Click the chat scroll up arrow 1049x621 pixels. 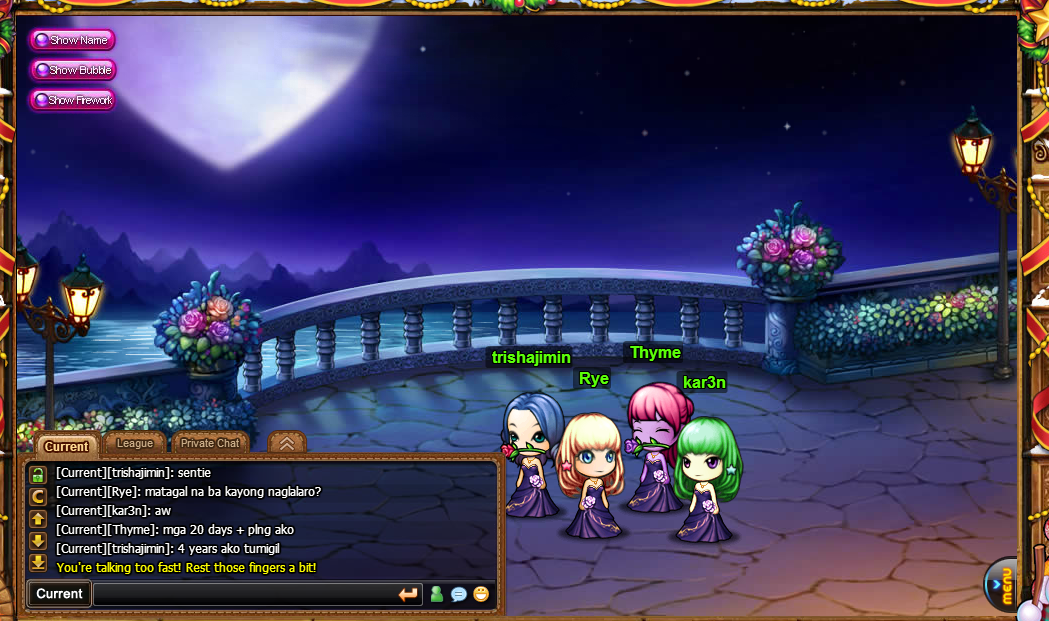point(38,518)
